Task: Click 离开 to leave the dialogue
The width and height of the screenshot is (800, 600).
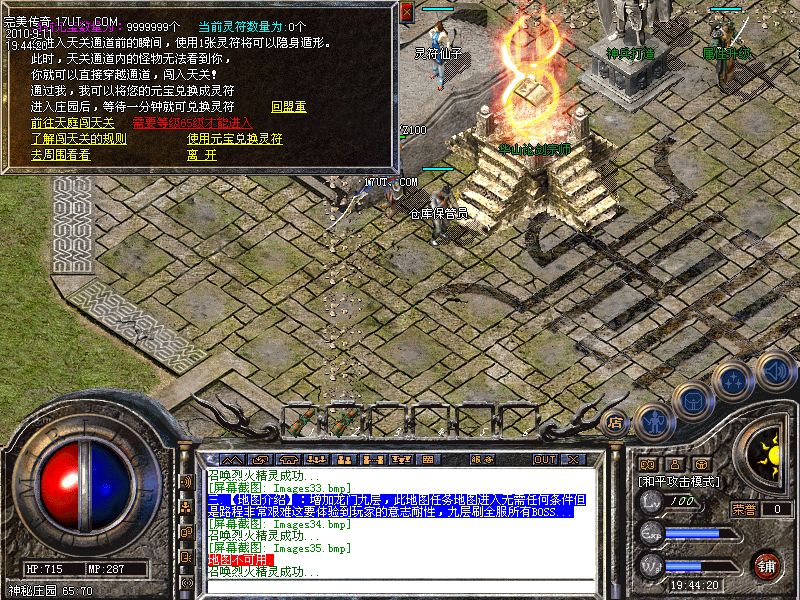Action: pos(201,155)
